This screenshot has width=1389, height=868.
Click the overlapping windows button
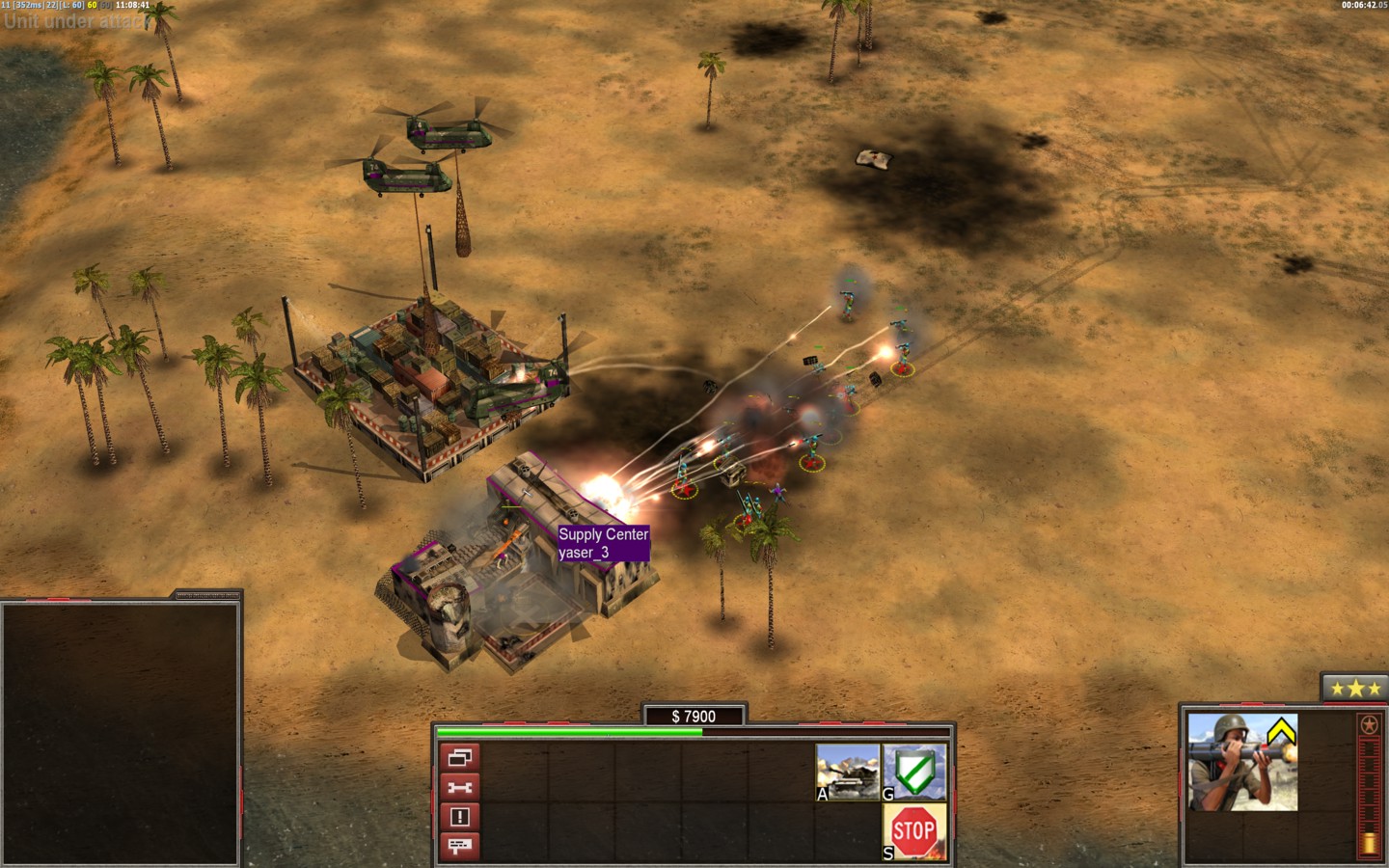pyautogui.click(x=460, y=758)
